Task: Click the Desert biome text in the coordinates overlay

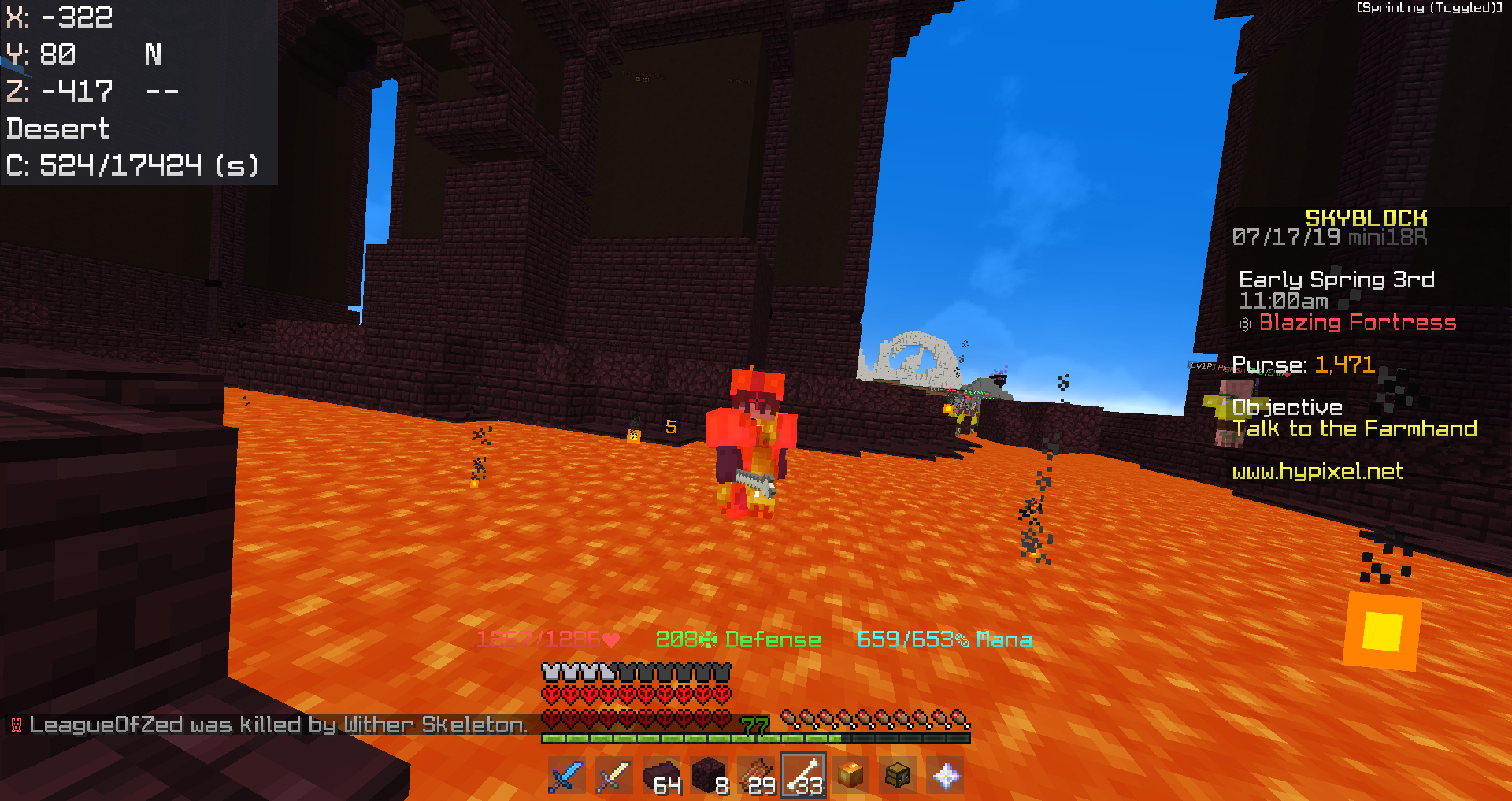Action: pyautogui.click(x=57, y=128)
